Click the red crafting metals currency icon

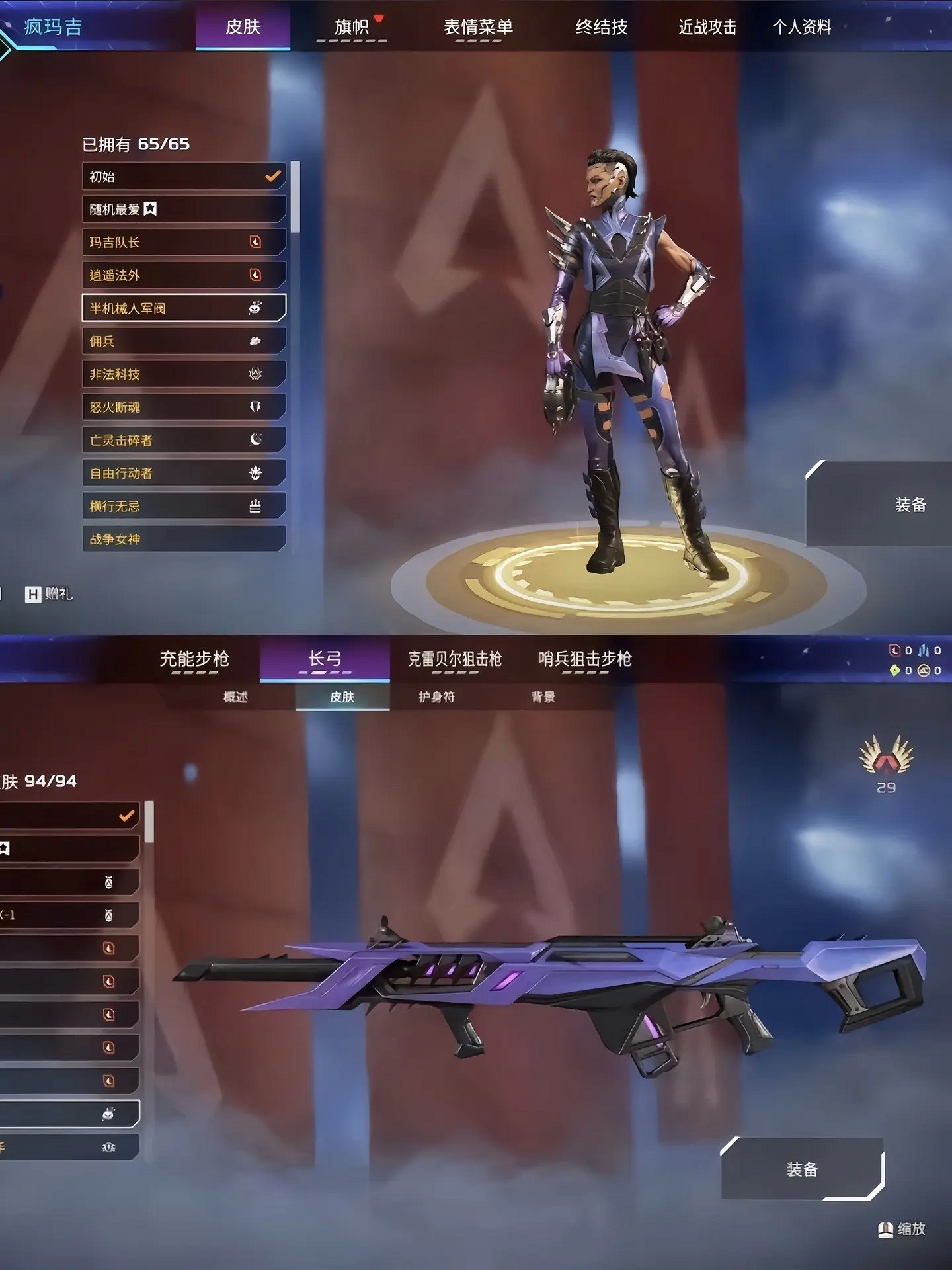click(x=894, y=650)
